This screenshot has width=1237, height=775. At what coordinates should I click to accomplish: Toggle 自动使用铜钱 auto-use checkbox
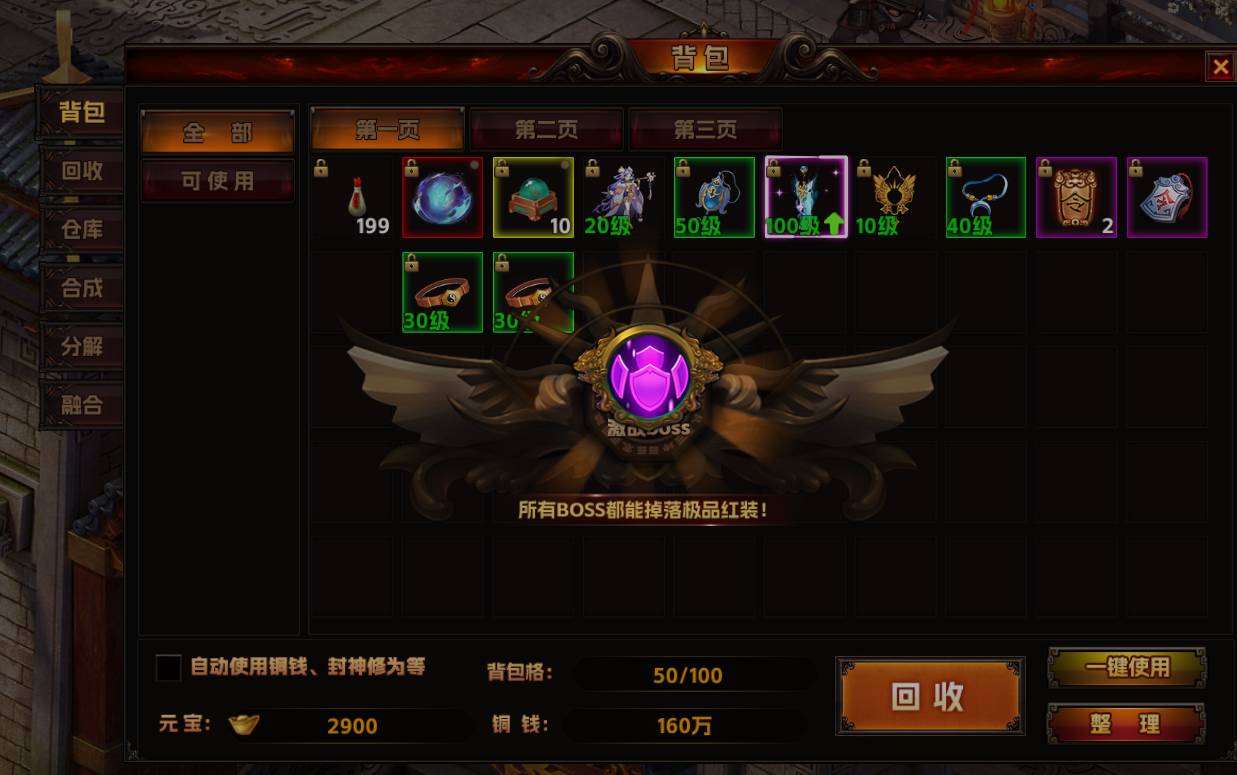tap(169, 668)
